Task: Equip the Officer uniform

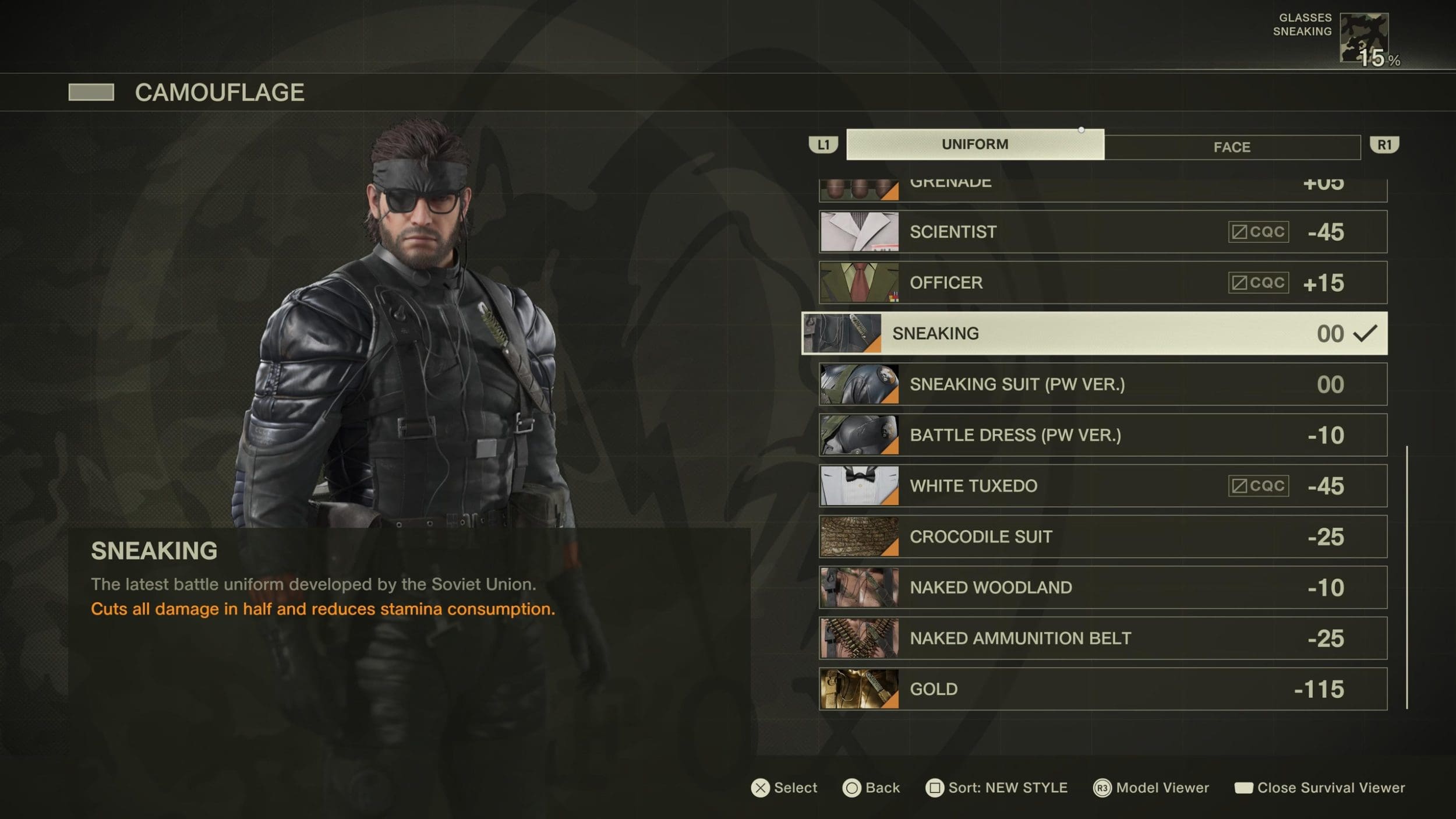Action: (x=1102, y=283)
